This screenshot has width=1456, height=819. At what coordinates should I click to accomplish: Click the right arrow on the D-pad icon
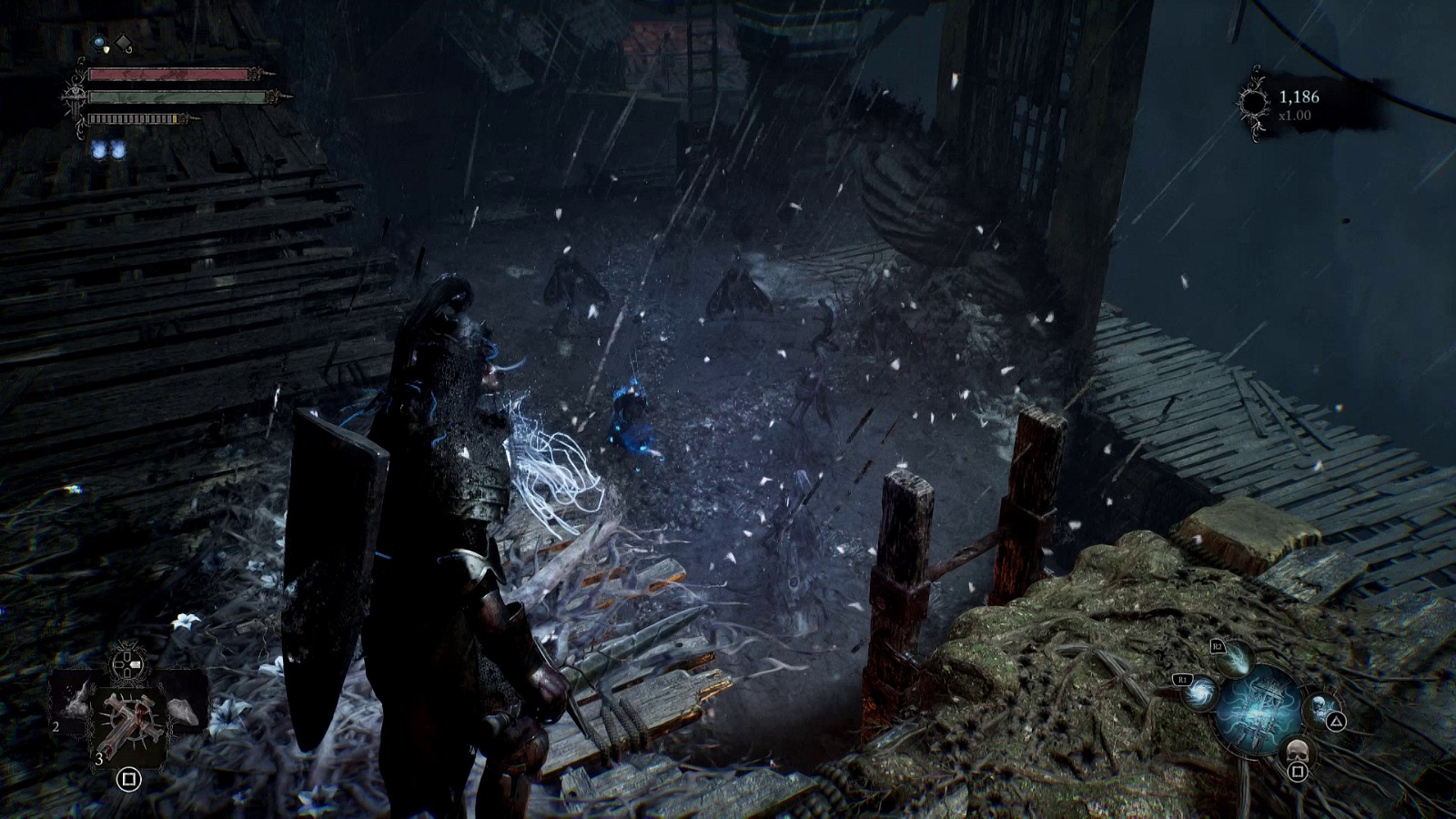(x=136, y=662)
